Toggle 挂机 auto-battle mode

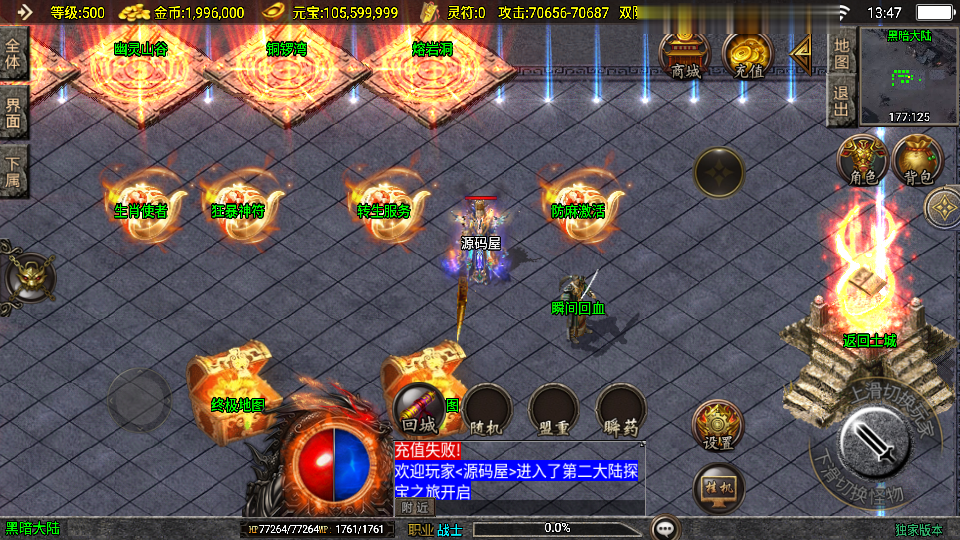(718, 489)
